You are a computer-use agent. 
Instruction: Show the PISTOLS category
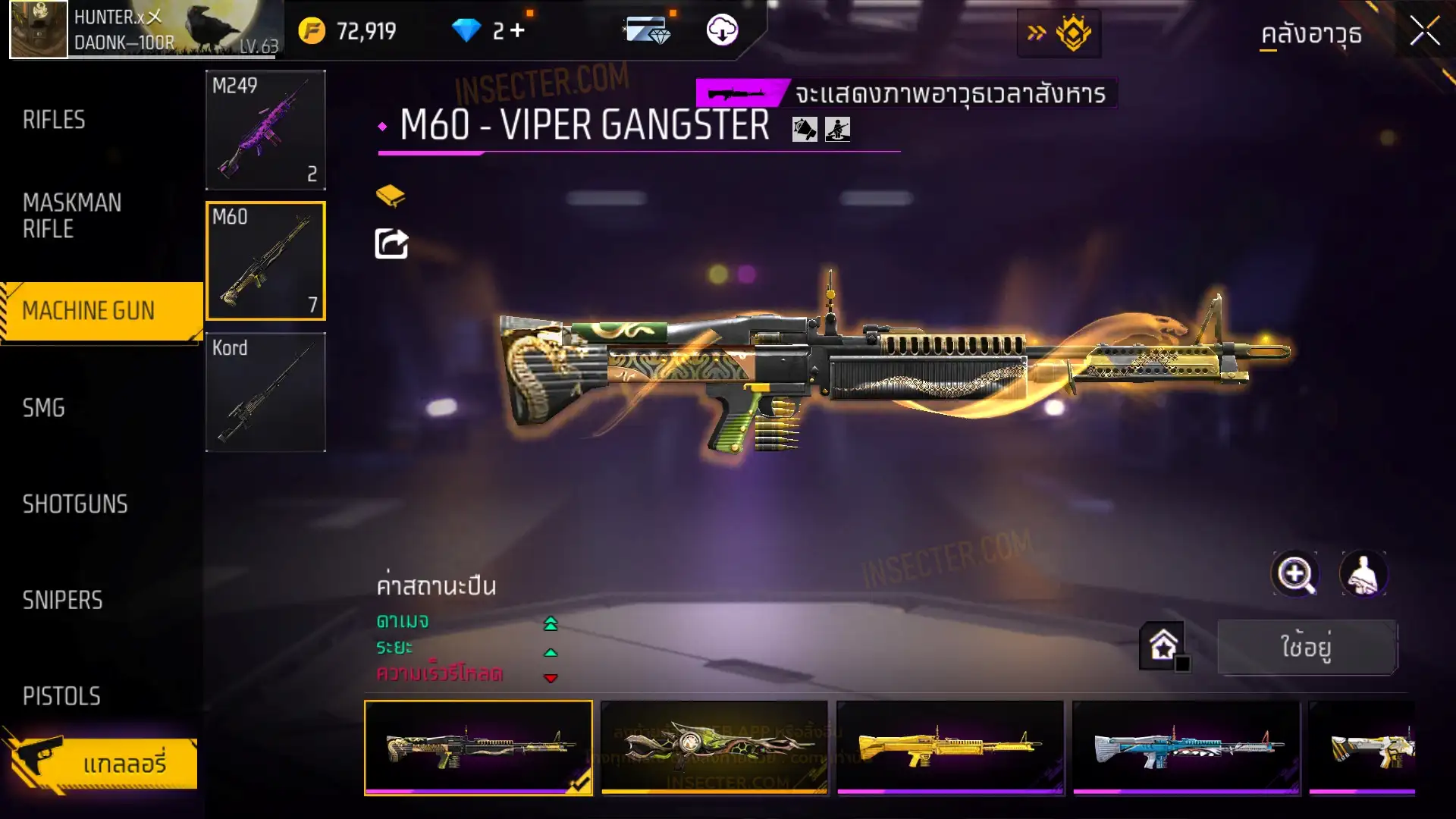(x=61, y=696)
